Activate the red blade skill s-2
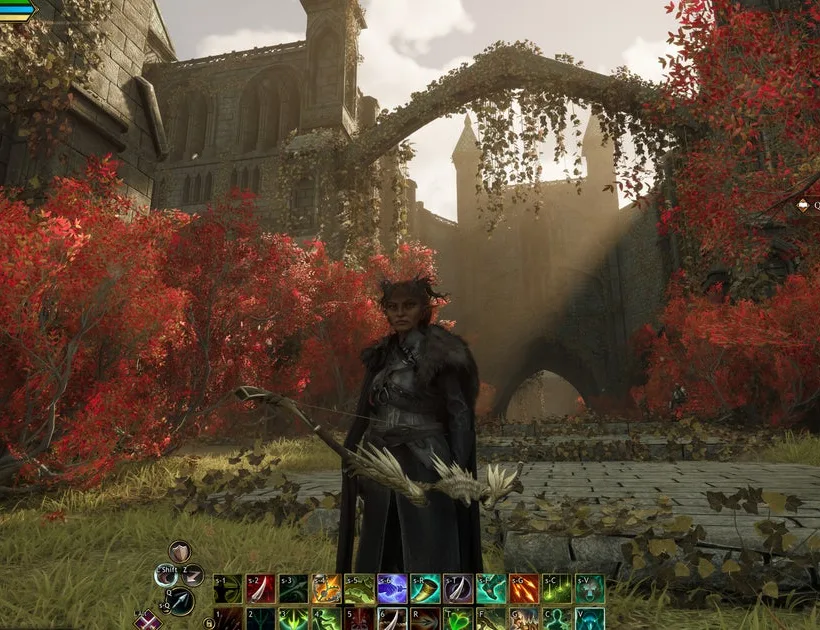 [260, 589]
